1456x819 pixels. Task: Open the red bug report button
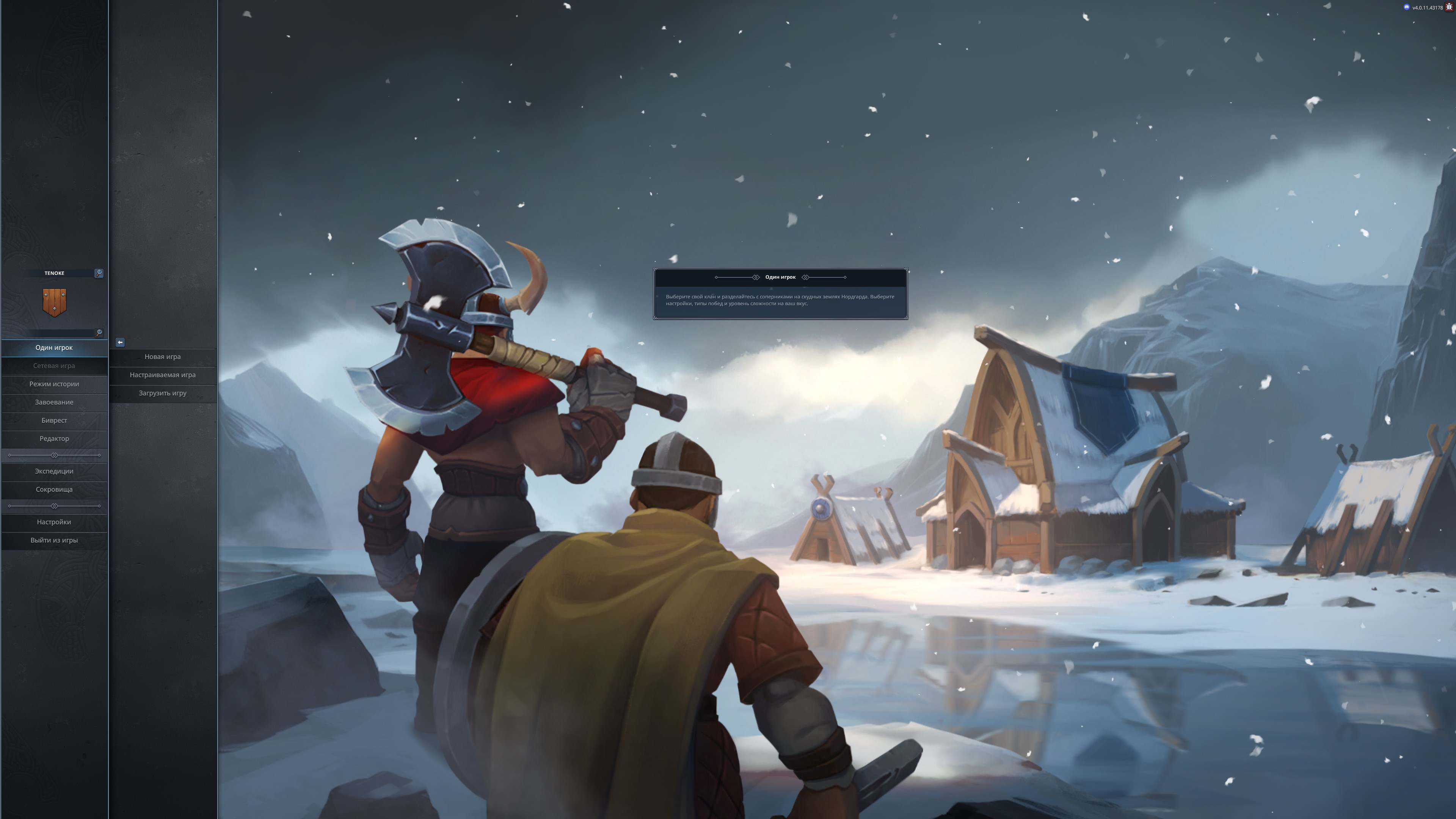pos(1449,7)
